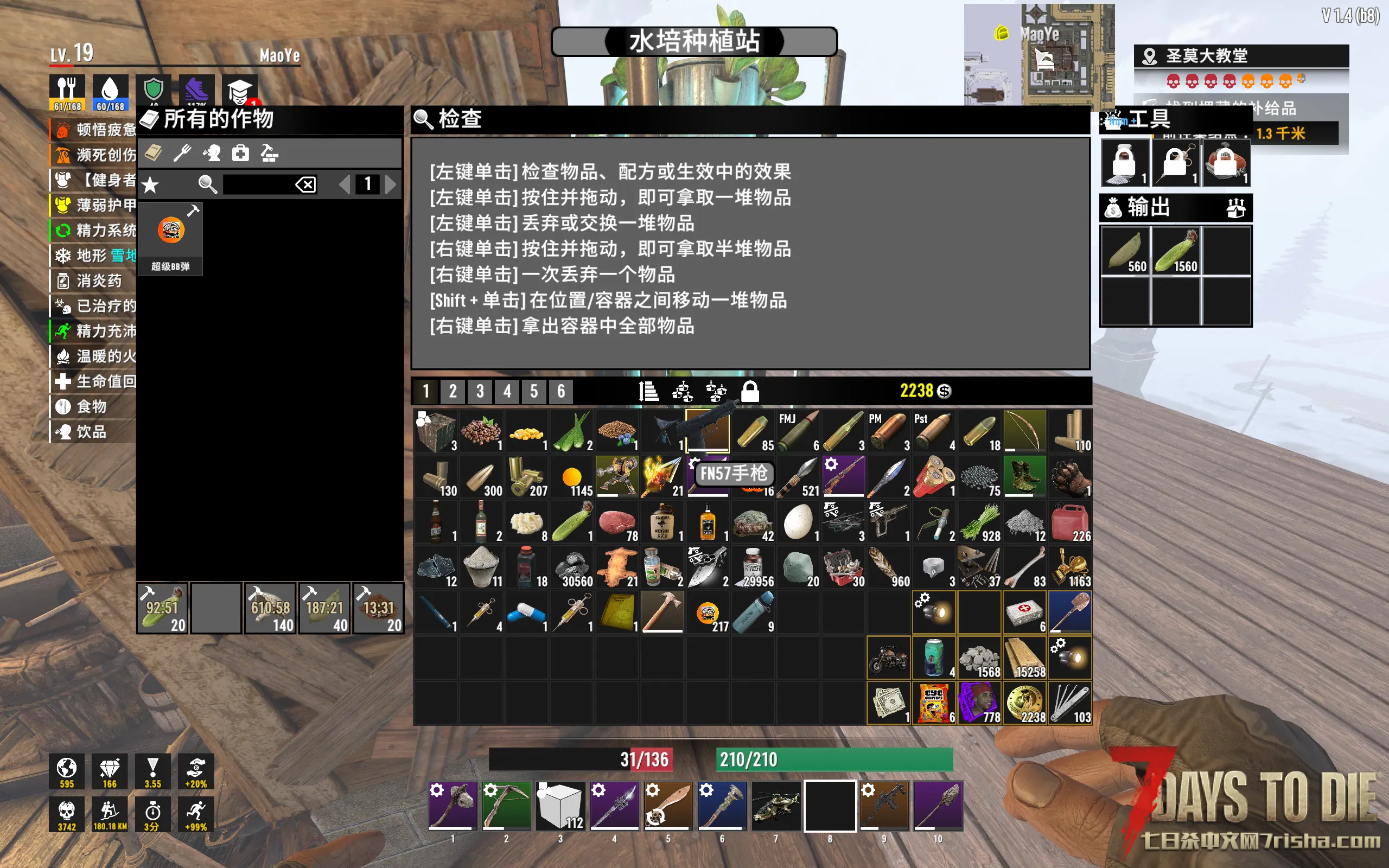Go to the next recipe page
The image size is (1389, 868).
coord(391,184)
